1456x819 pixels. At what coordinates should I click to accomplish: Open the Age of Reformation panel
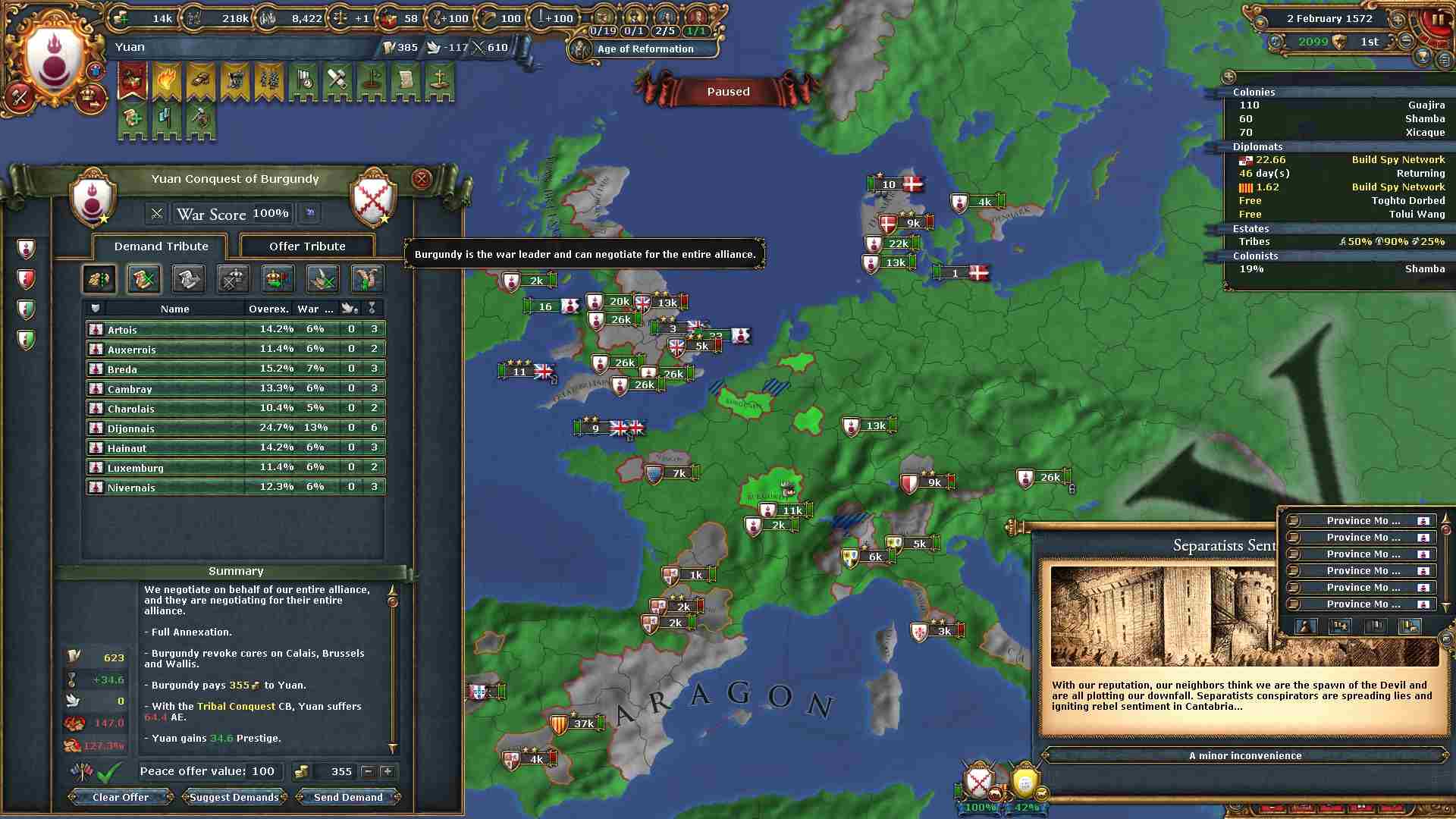tap(645, 49)
